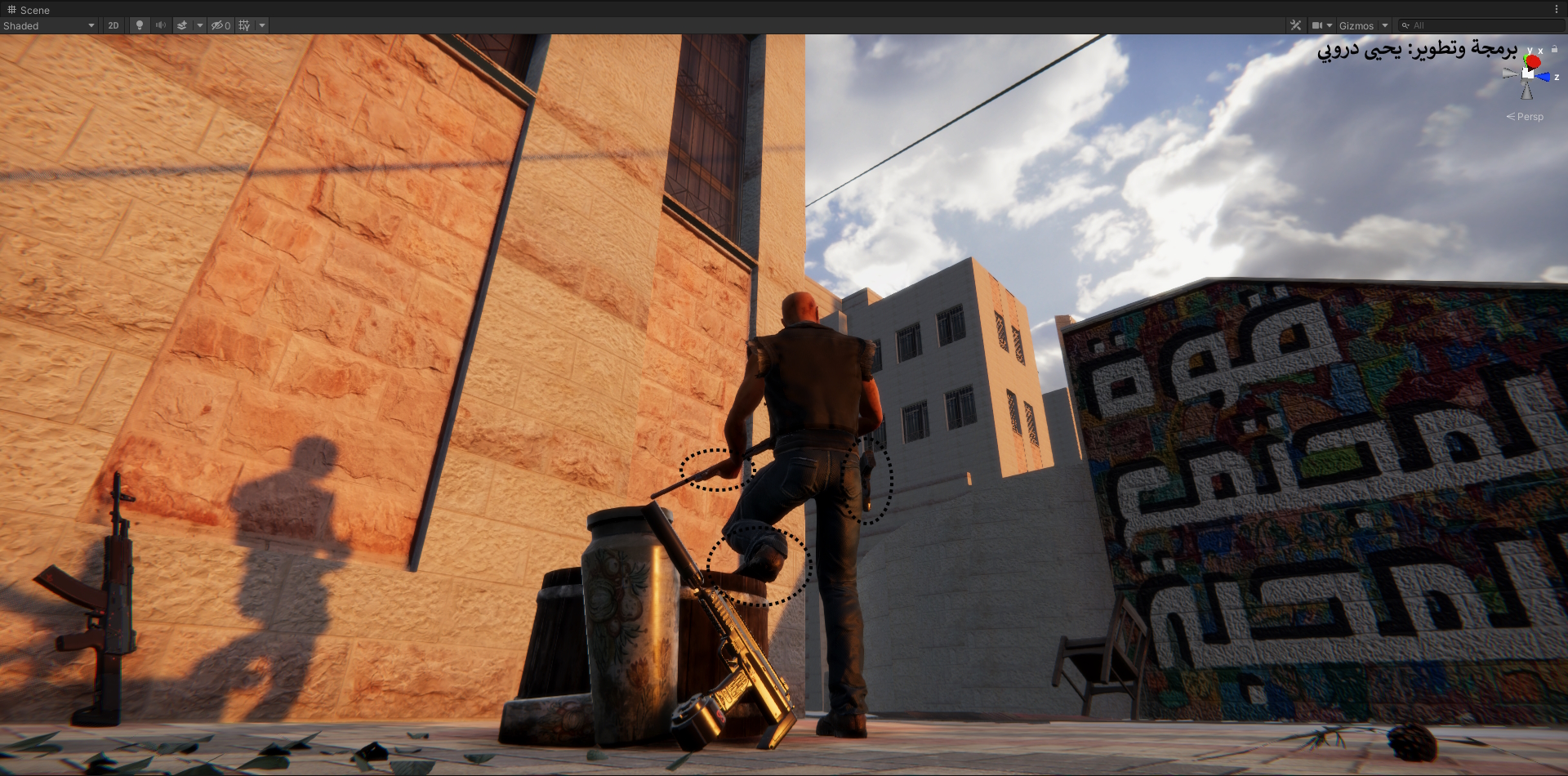Viewport: 1568px width, 776px height.
Task: Open the scene camera settings
Action: pos(1317,25)
